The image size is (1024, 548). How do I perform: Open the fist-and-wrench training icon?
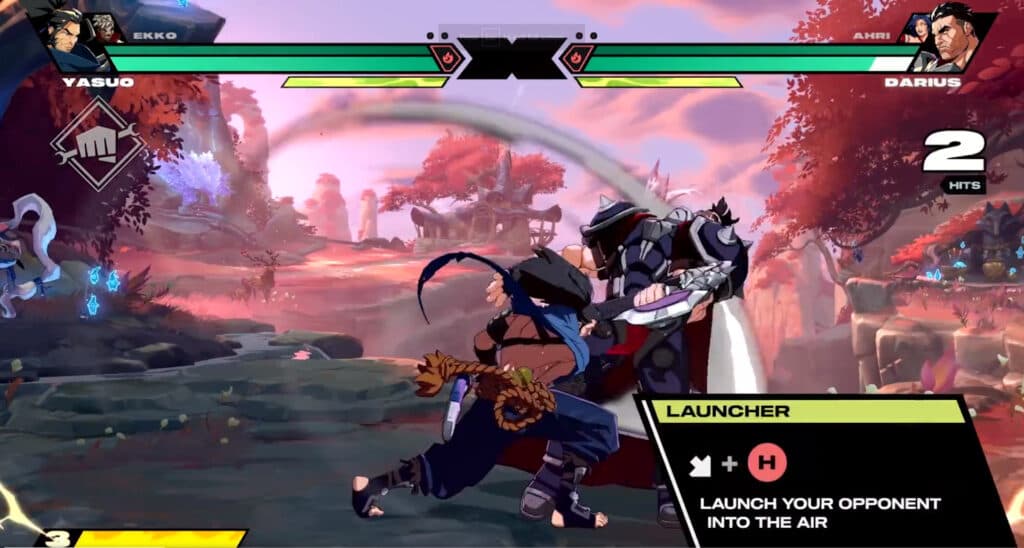pos(98,147)
